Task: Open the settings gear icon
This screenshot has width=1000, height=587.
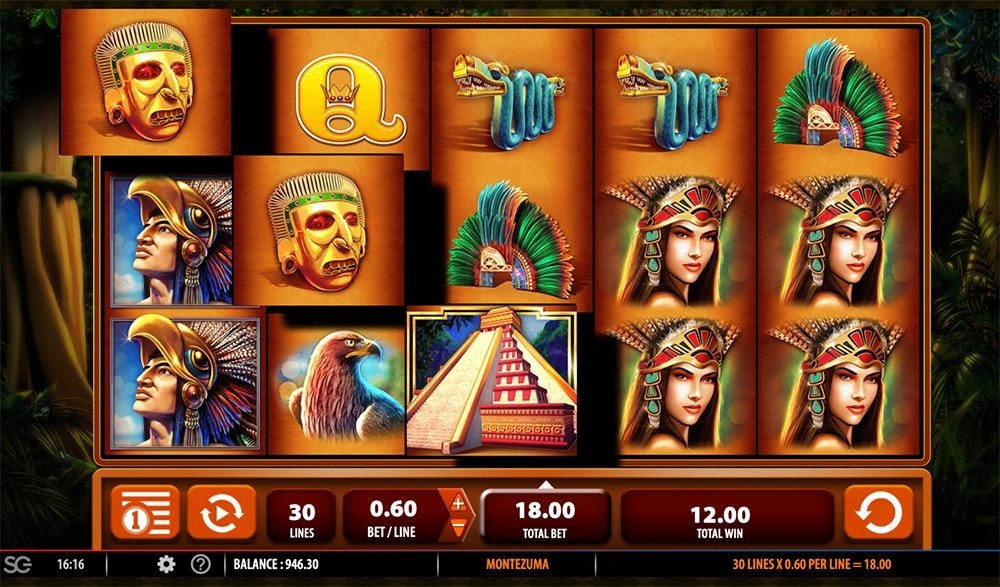Action: [x=166, y=564]
